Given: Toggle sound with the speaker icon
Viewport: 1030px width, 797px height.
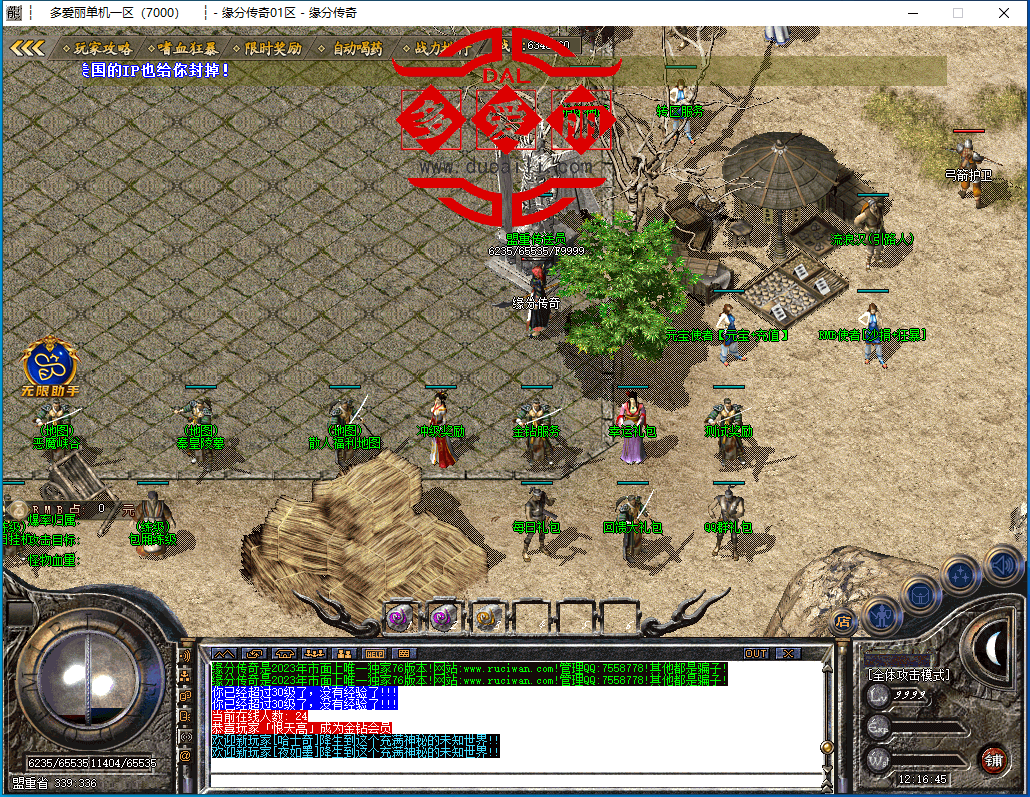Looking at the screenshot, I should pos(1001,564).
